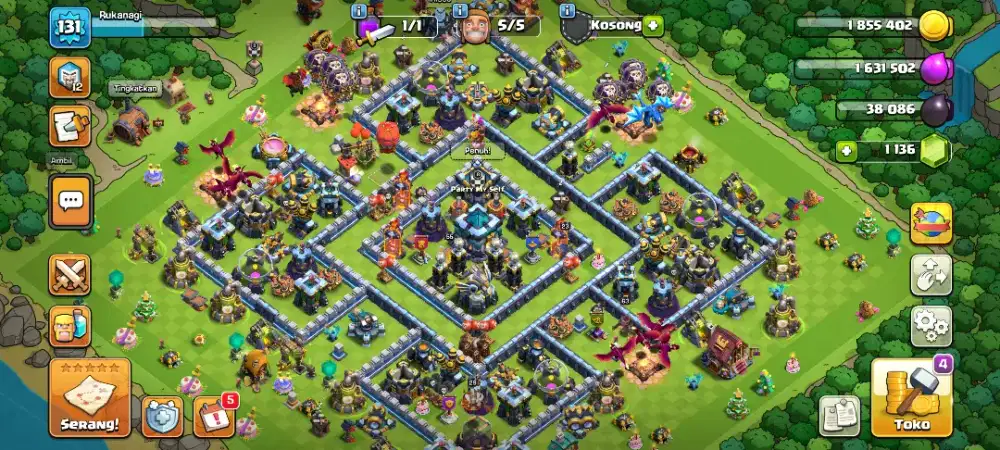
Task: Claim the Ambil scroll reward button
Action: (x=69, y=127)
